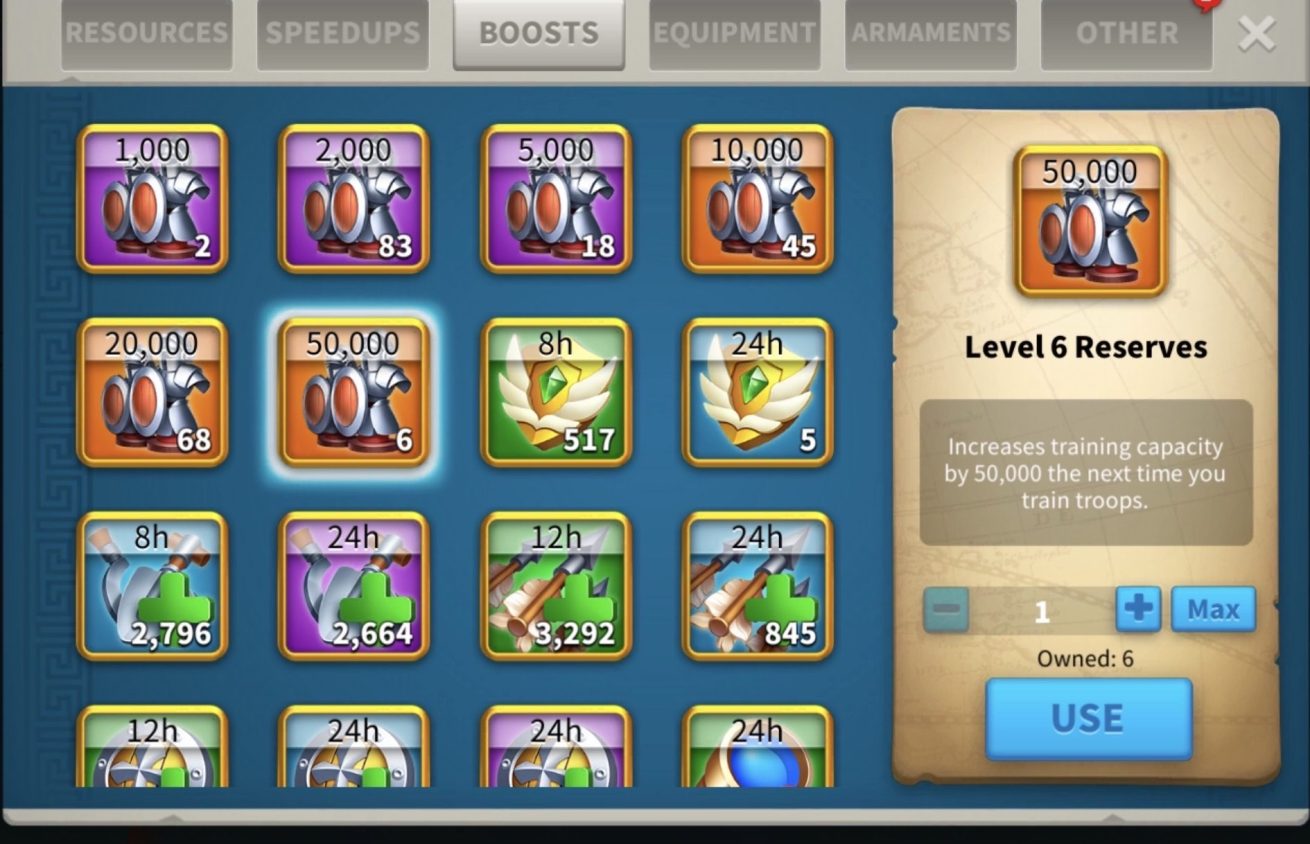
Task: Select the Equipment tab
Action: 734,34
